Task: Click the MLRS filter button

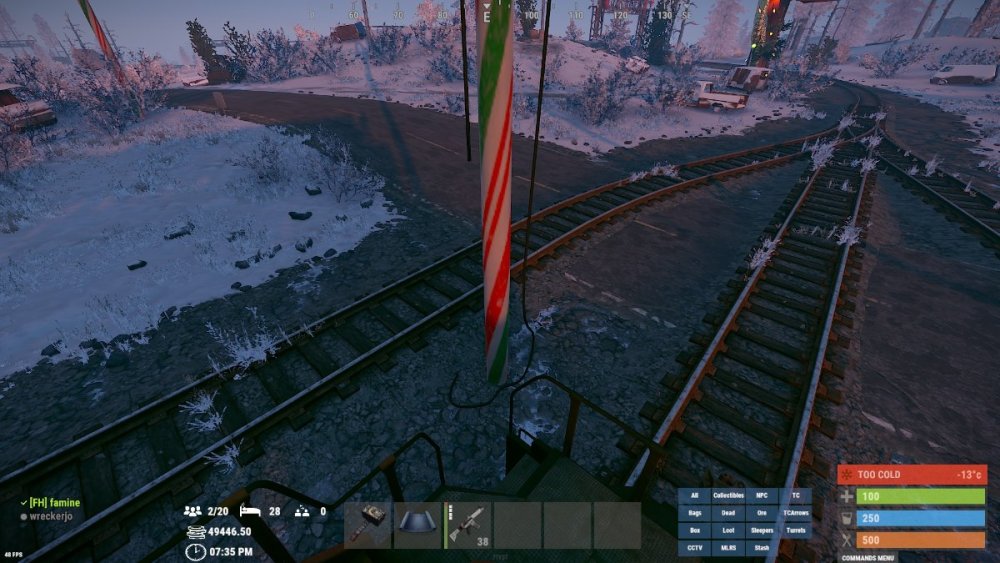Action: point(728,547)
